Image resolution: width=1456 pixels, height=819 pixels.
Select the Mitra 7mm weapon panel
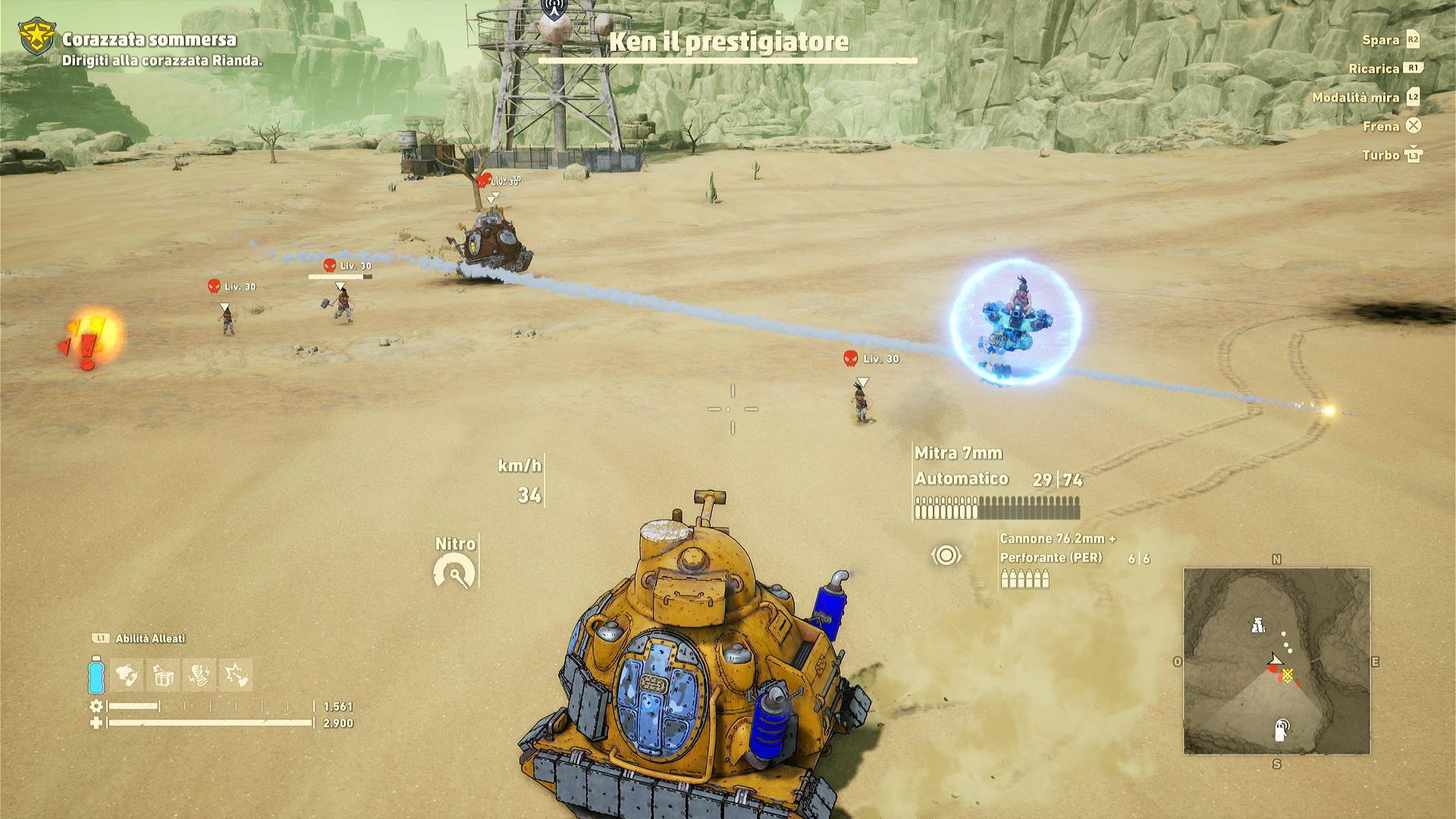pos(959,453)
